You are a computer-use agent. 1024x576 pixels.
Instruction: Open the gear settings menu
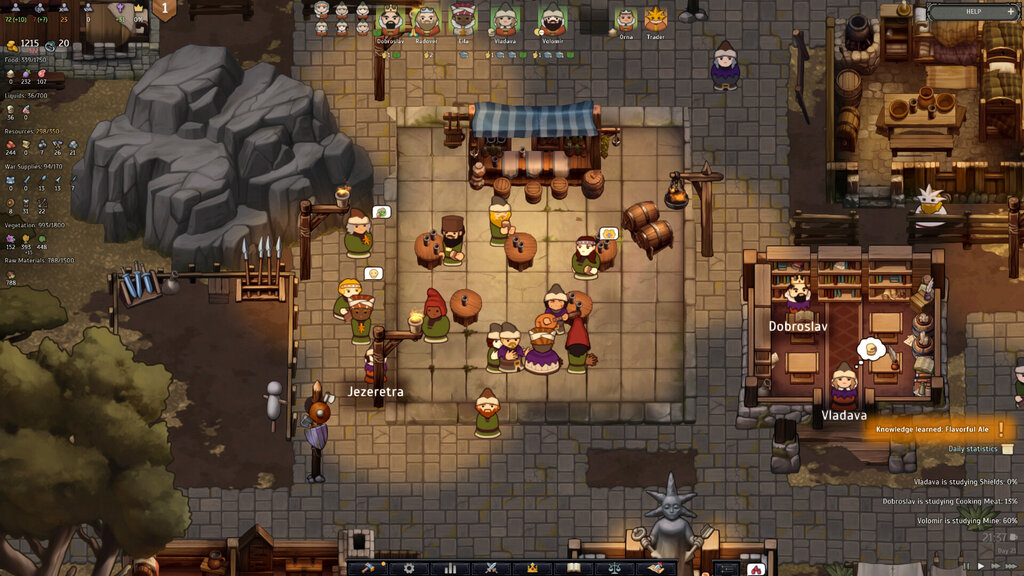408,568
